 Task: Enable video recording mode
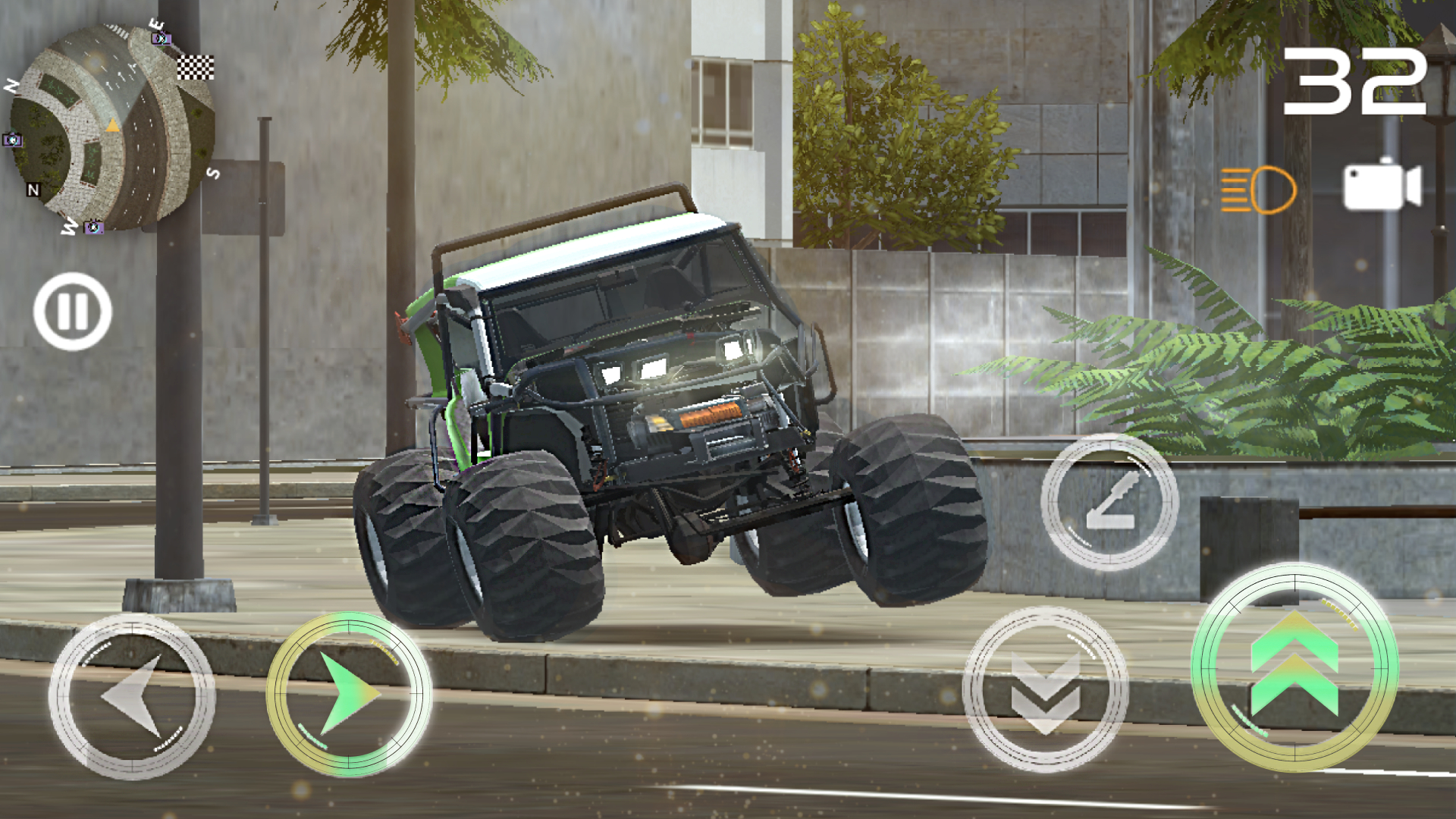[1382, 186]
